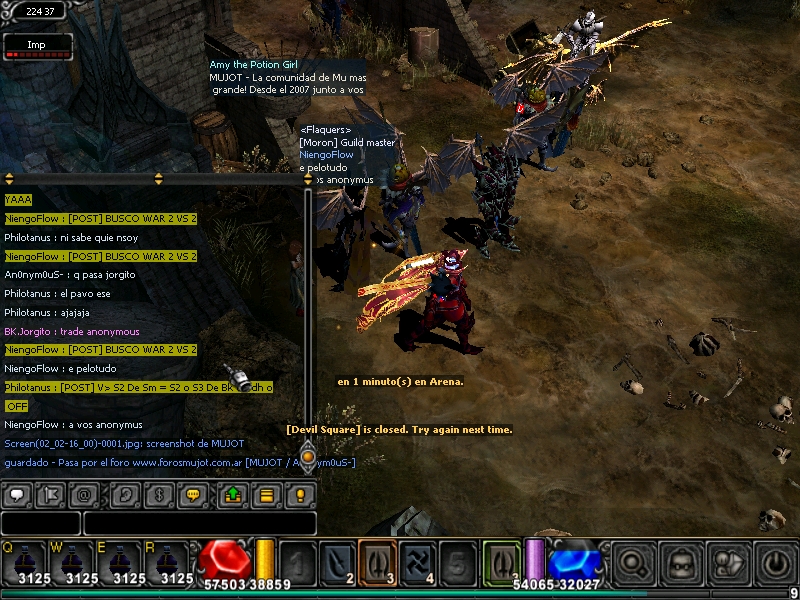Click the short whisper target name field

pyautogui.click(x=40, y=523)
